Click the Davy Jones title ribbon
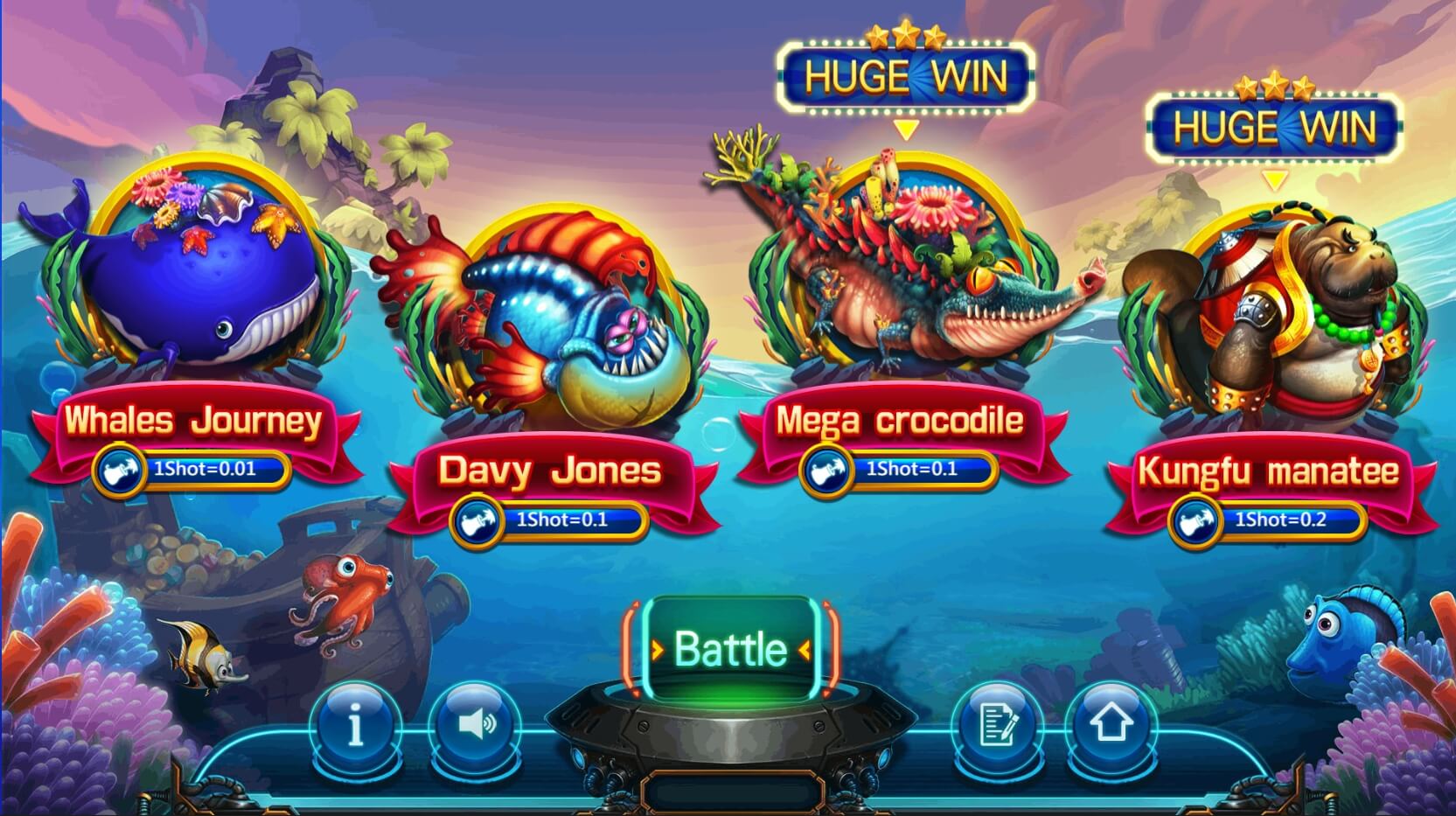 (551, 472)
